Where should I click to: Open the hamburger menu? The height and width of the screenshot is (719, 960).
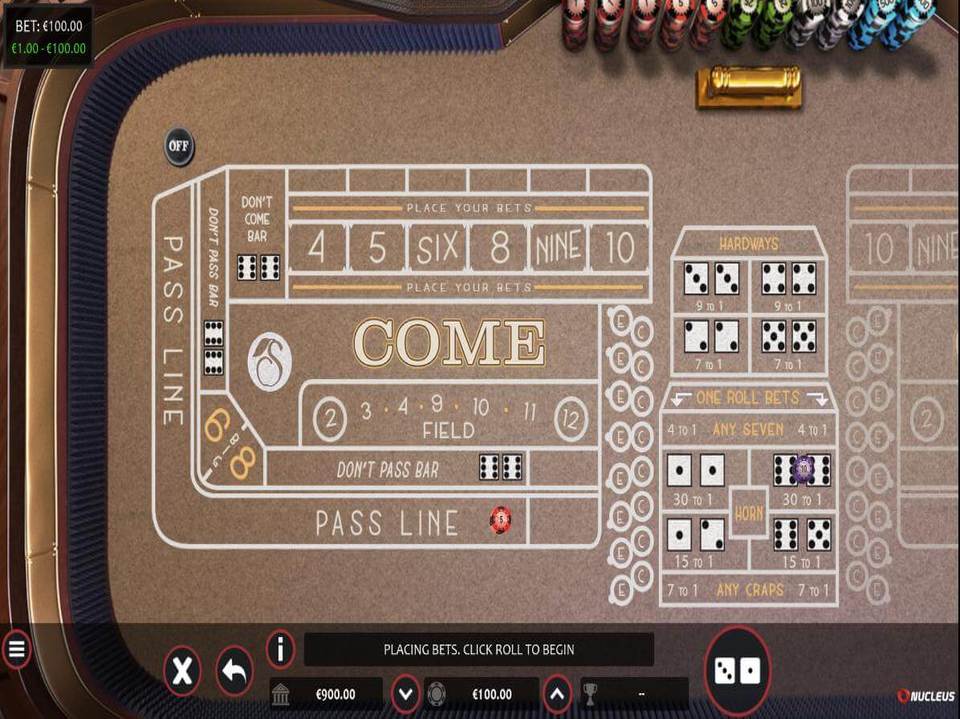tap(16, 649)
